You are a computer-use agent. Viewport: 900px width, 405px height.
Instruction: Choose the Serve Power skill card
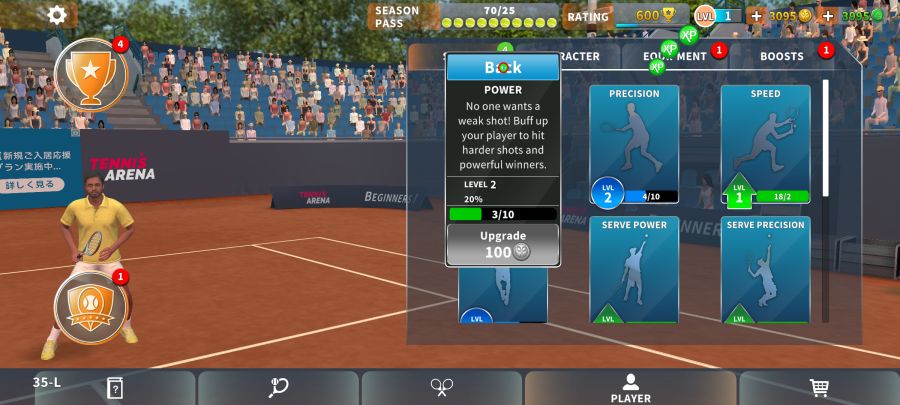click(634, 270)
